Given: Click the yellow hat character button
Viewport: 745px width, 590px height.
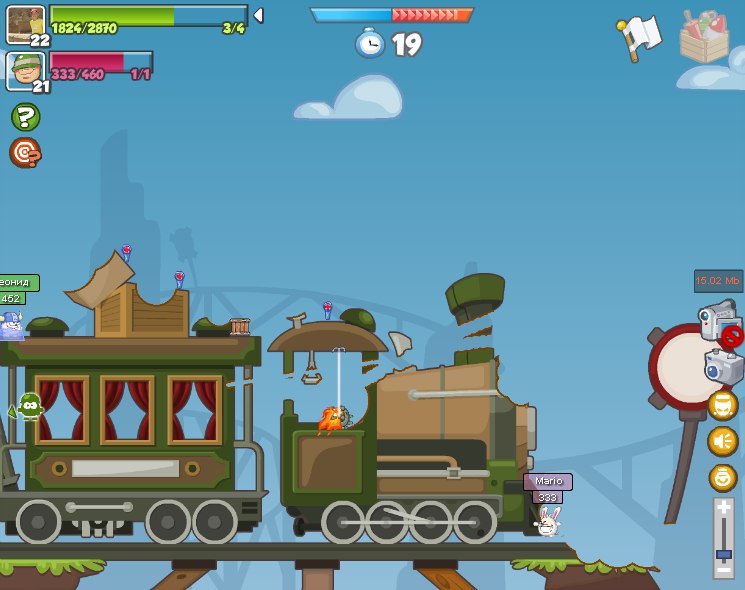Looking at the screenshot, I should pos(722,405).
